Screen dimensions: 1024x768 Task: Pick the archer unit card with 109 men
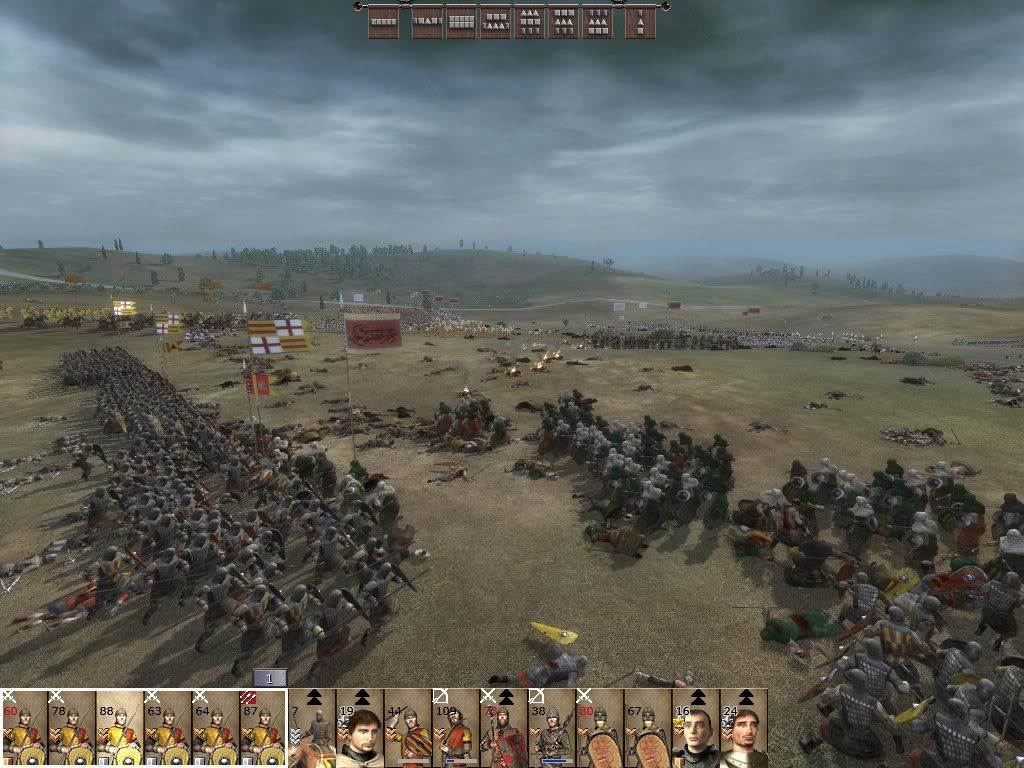pos(456,728)
